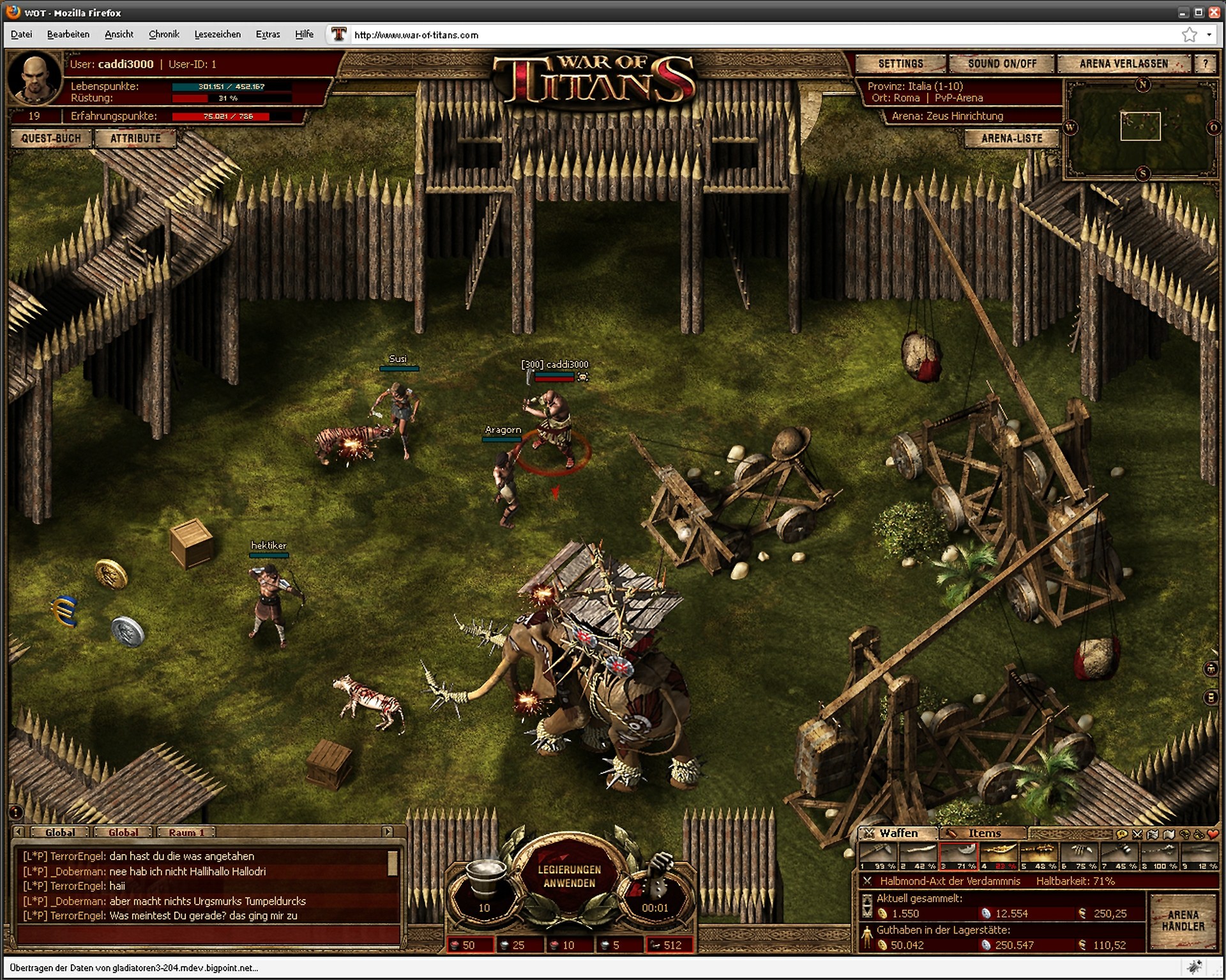Switch to the Raum 1 chat tab
The height and width of the screenshot is (980, 1226).
(x=186, y=833)
